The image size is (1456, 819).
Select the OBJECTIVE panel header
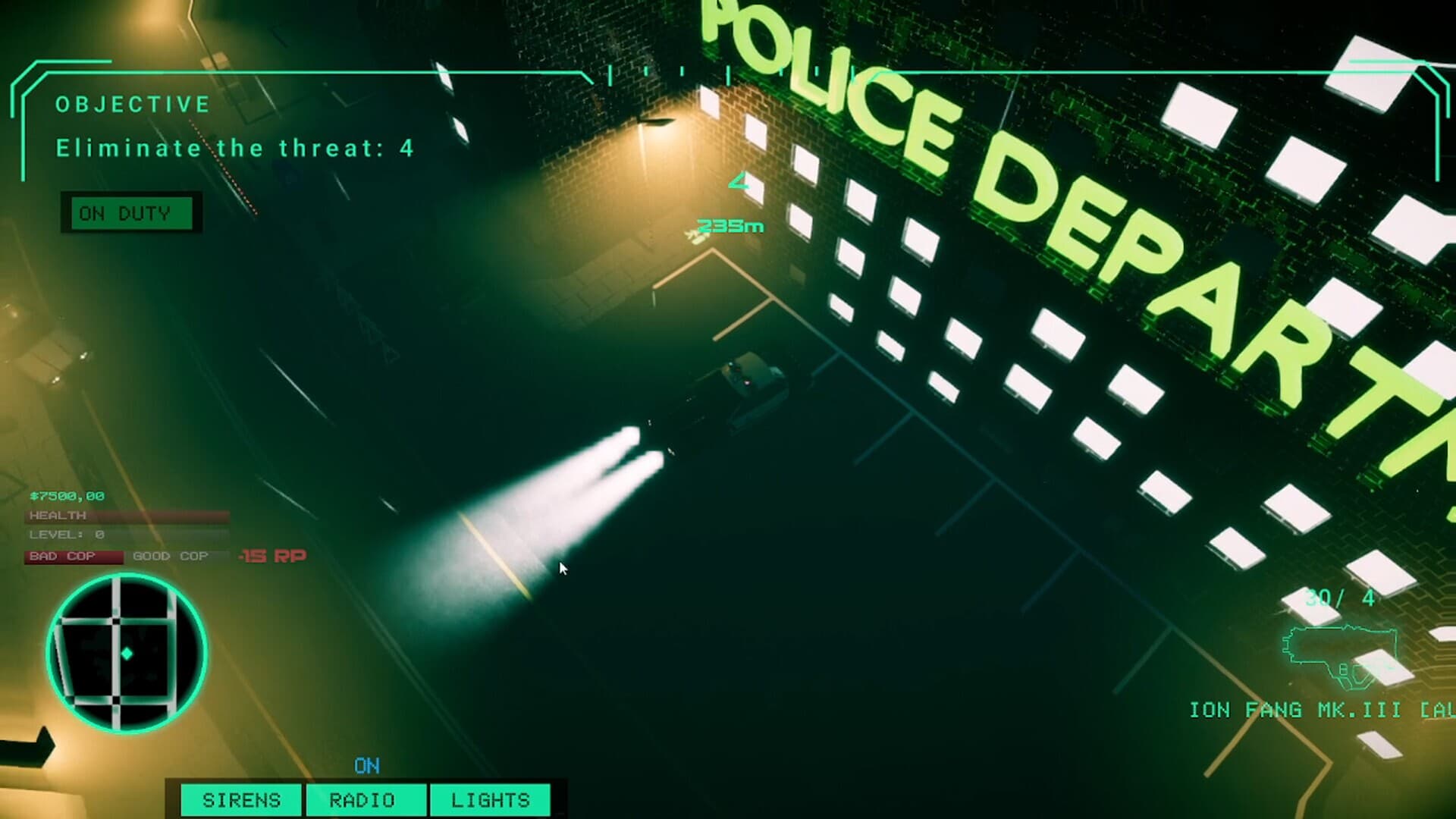click(133, 104)
